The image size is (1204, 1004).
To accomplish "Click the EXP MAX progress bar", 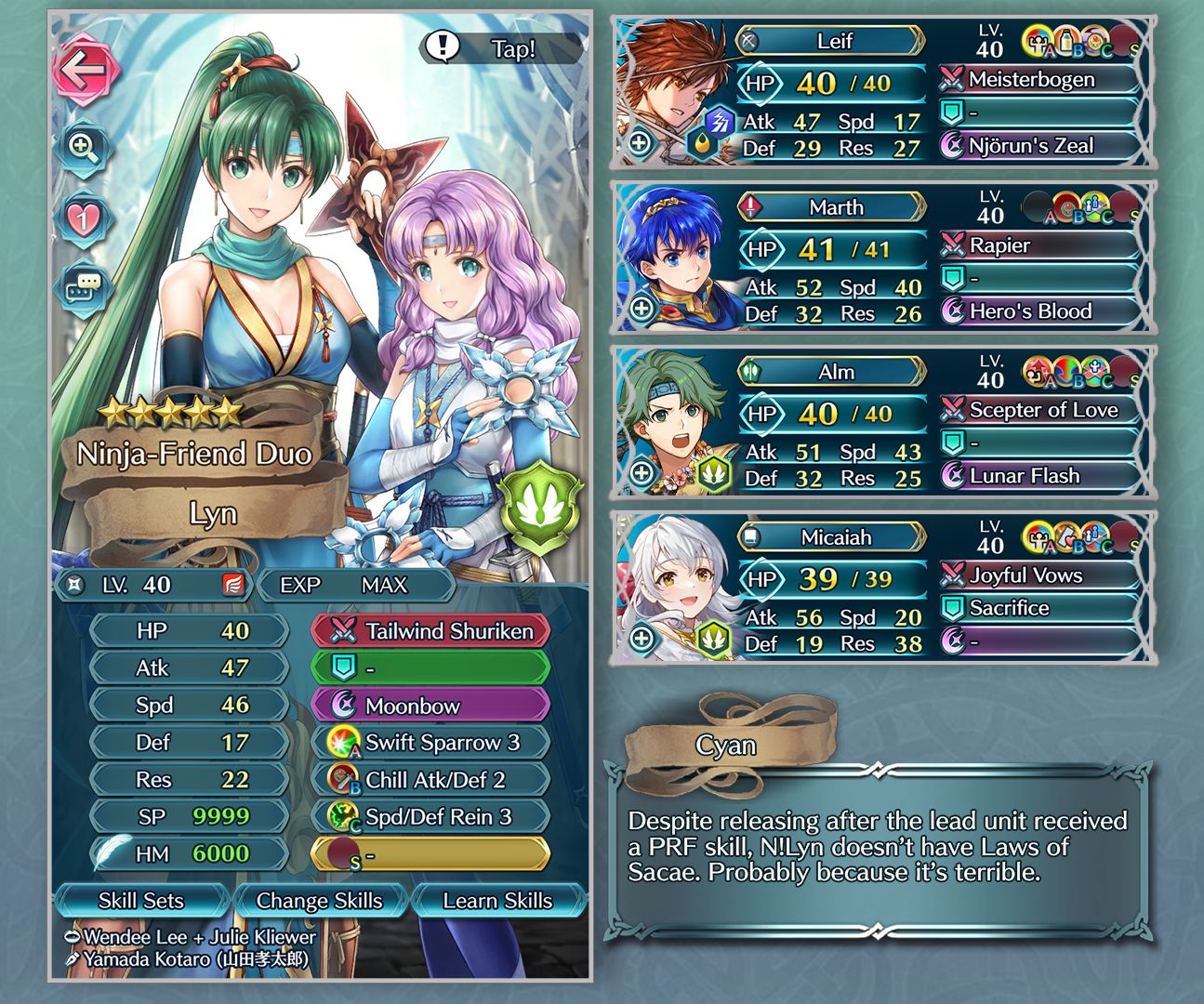I will tap(355, 585).
